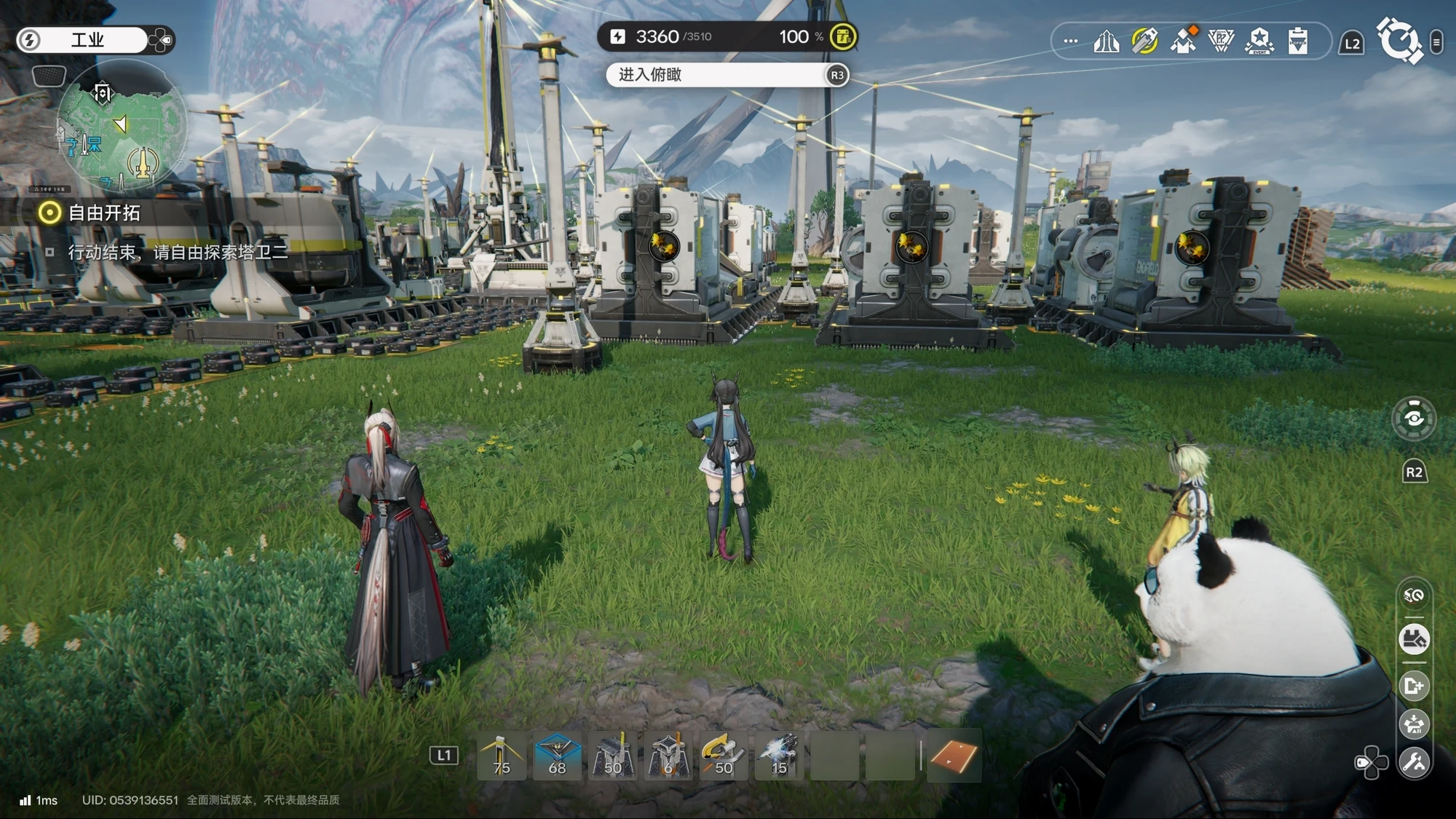The height and width of the screenshot is (819, 1456).
Task: Select the yellow claw device slot with 50
Action: (x=723, y=756)
